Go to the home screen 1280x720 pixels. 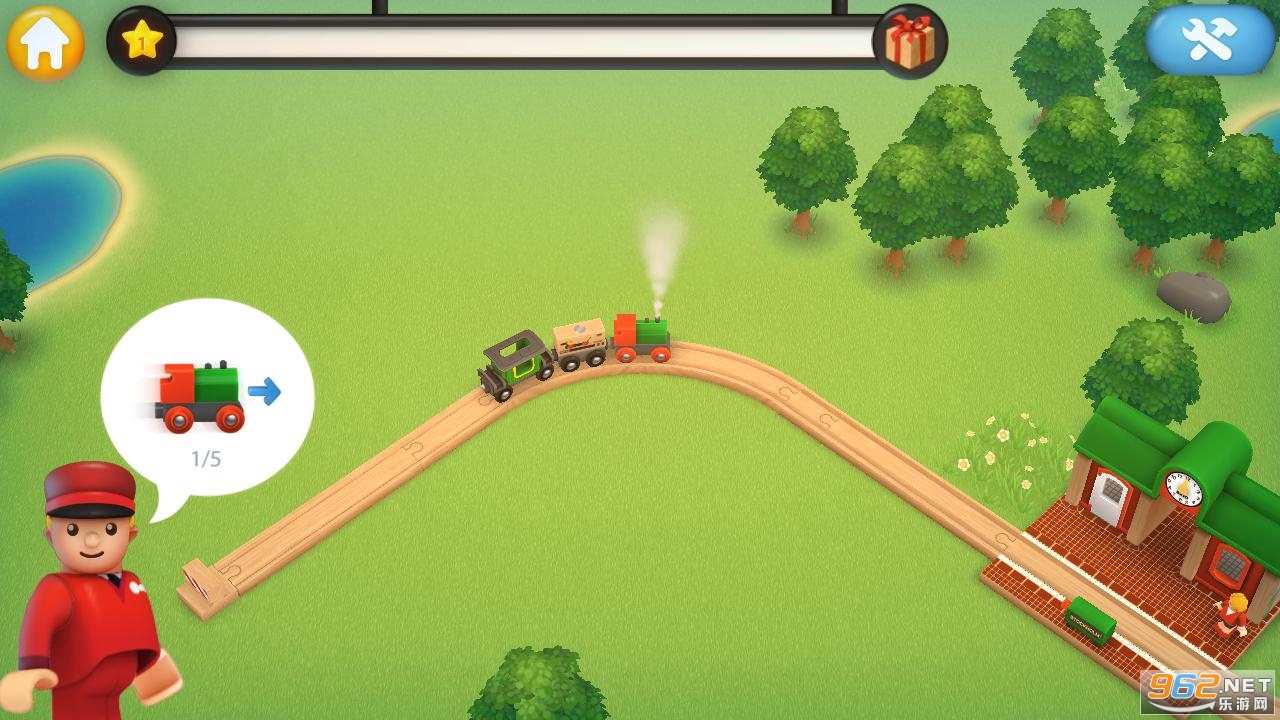(x=45, y=43)
